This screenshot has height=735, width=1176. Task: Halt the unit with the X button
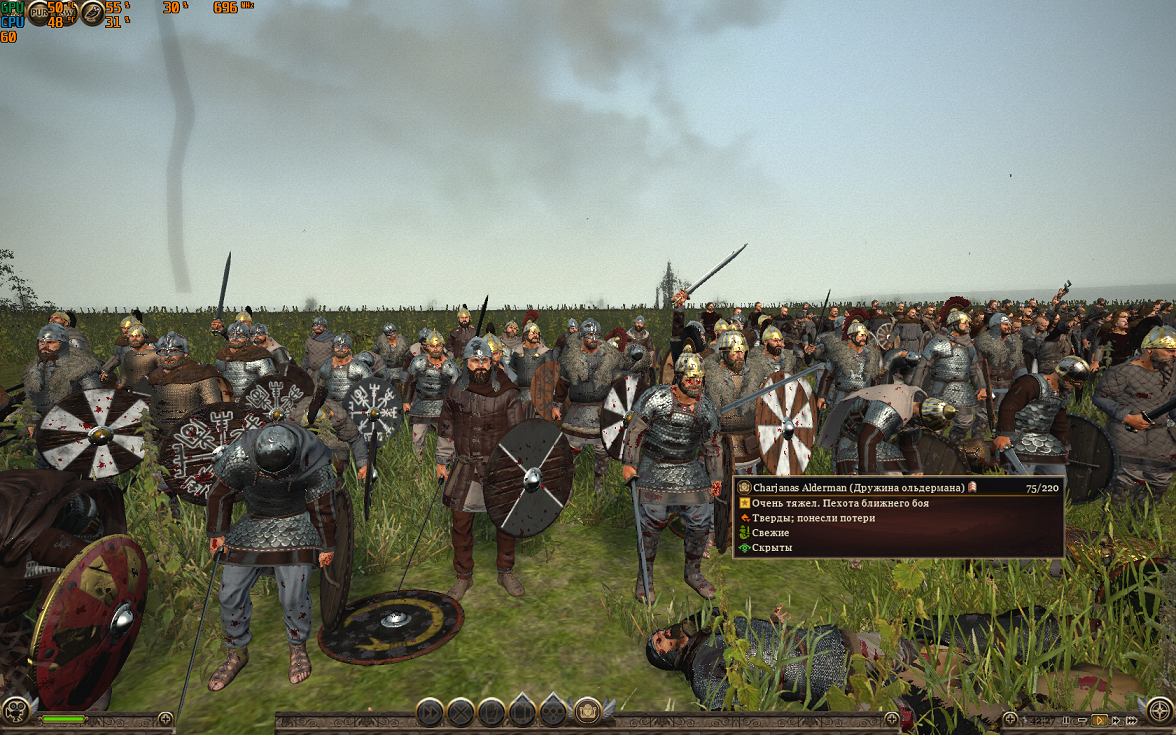[460, 712]
